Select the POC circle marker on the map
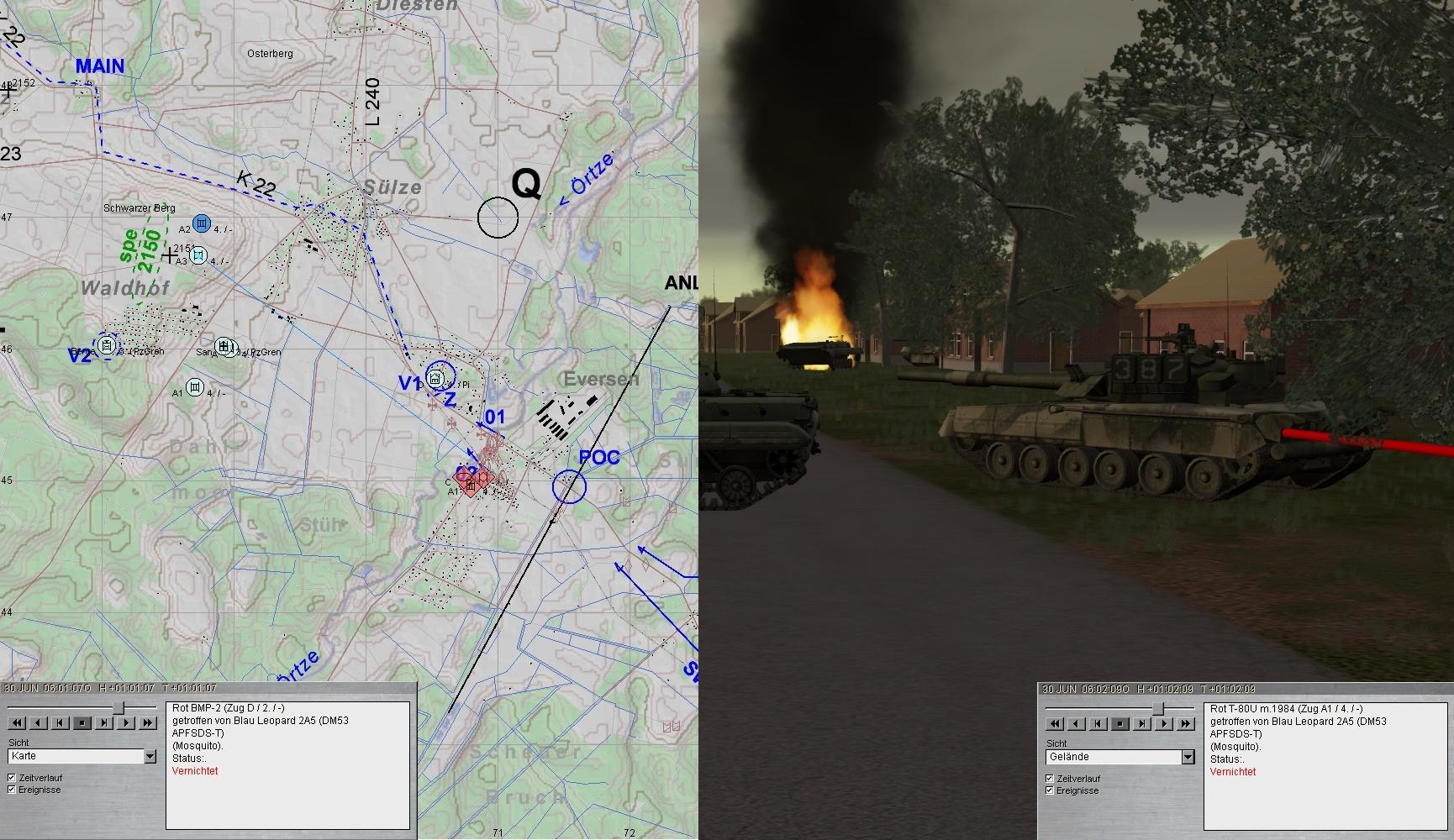1454x840 pixels. click(569, 486)
